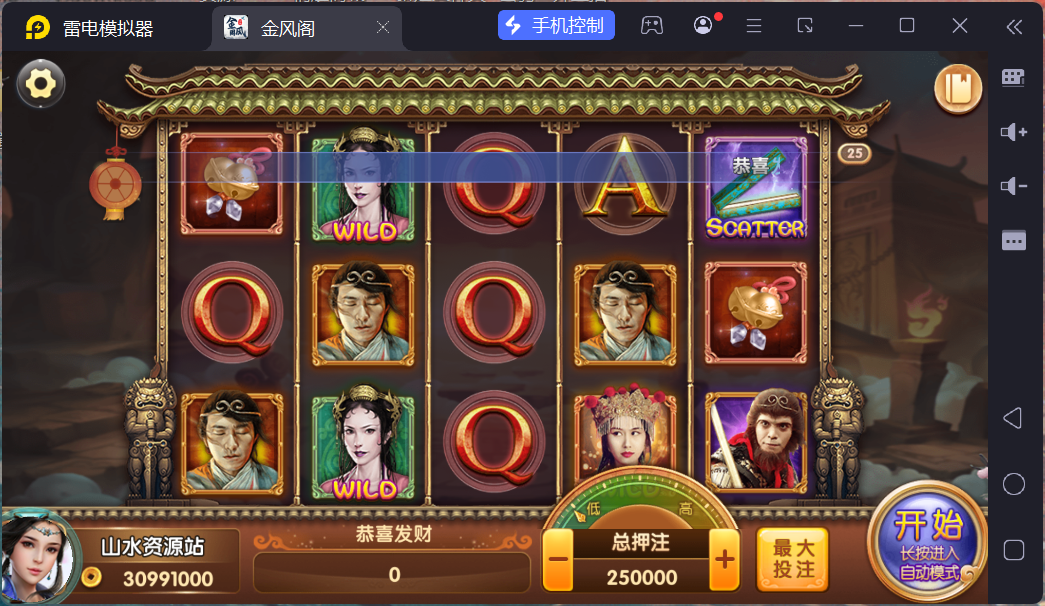Decrease the total bet with minus

[559, 561]
